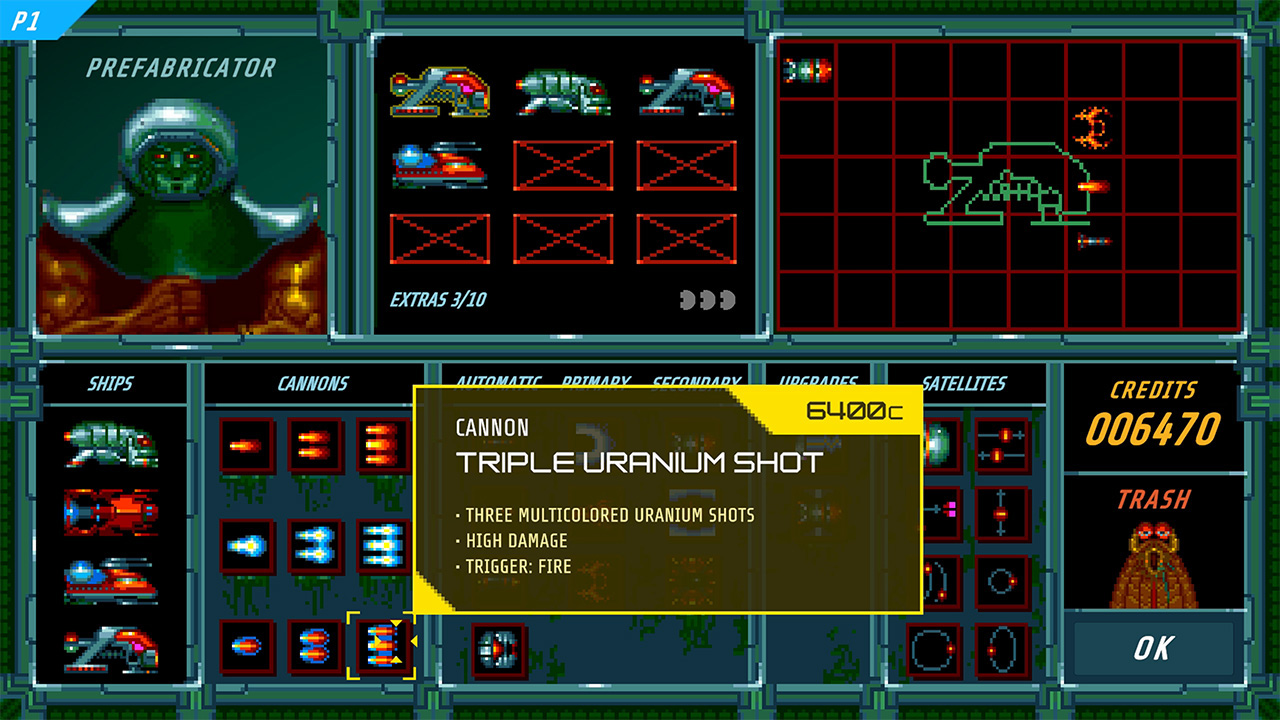
Task: Click the 6400c price tag
Action: [x=855, y=409]
